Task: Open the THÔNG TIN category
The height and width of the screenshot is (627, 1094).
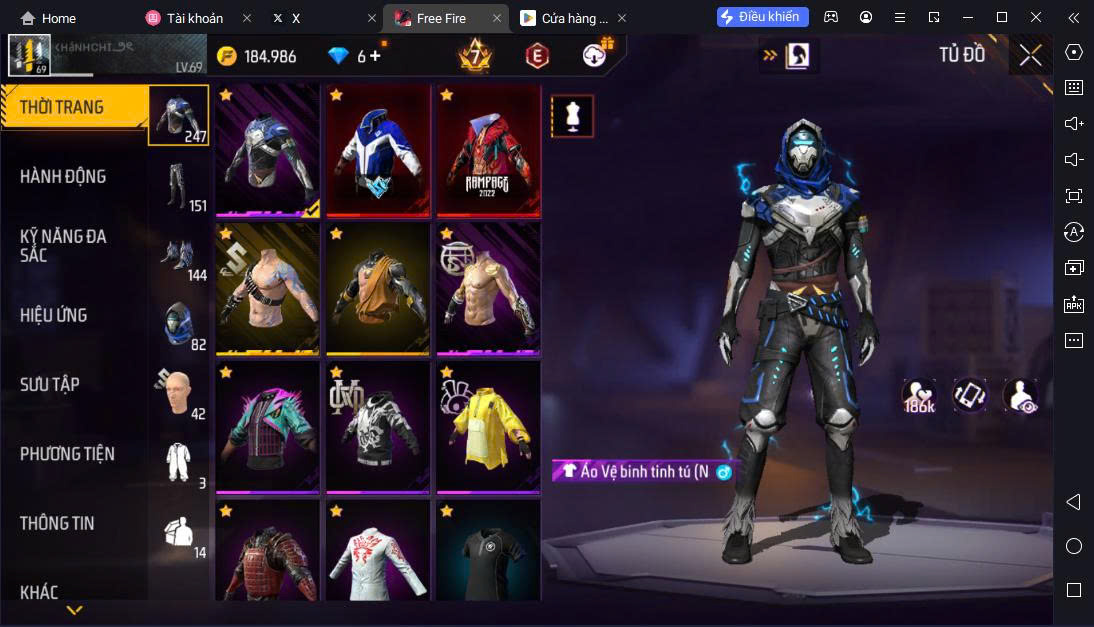Action: pyautogui.click(x=57, y=523)
